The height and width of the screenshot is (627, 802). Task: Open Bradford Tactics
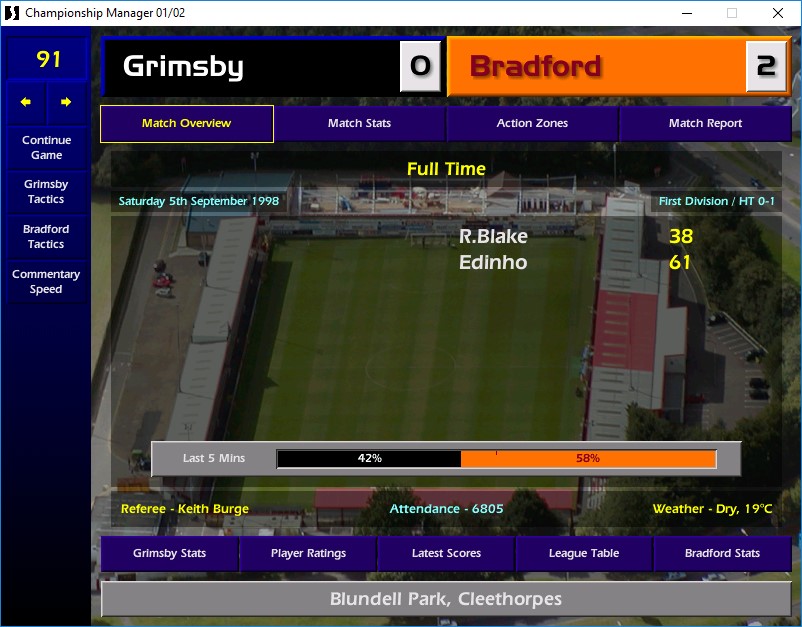(x=46, y=237)
